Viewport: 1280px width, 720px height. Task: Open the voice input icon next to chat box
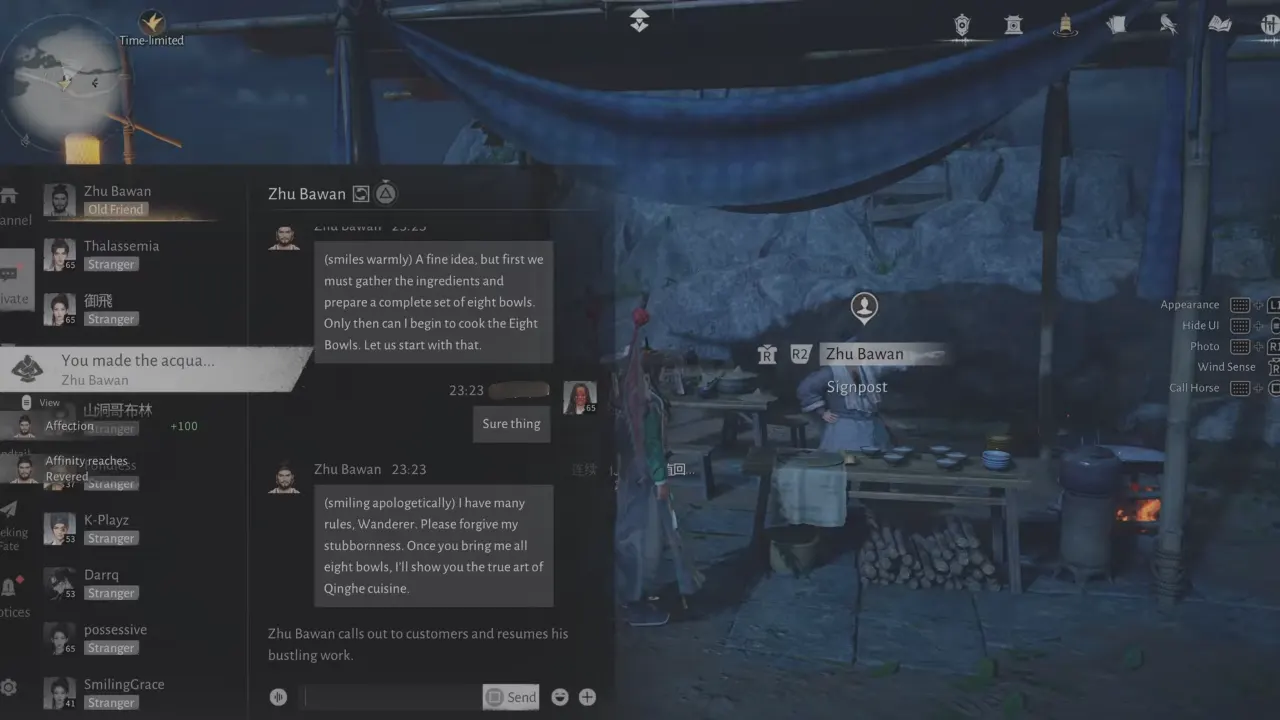pos(278,697)
